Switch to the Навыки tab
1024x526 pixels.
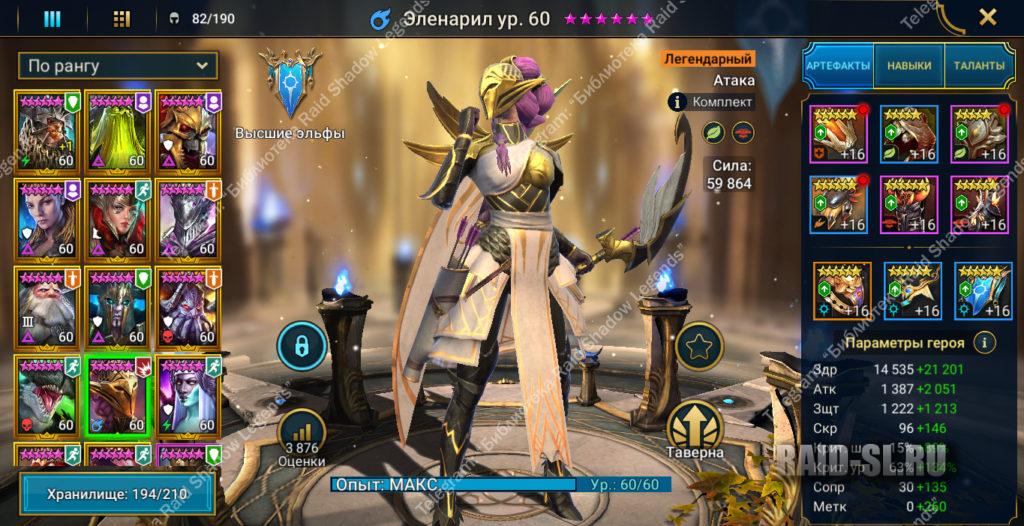pyautogui.click(x=908, y=66)
